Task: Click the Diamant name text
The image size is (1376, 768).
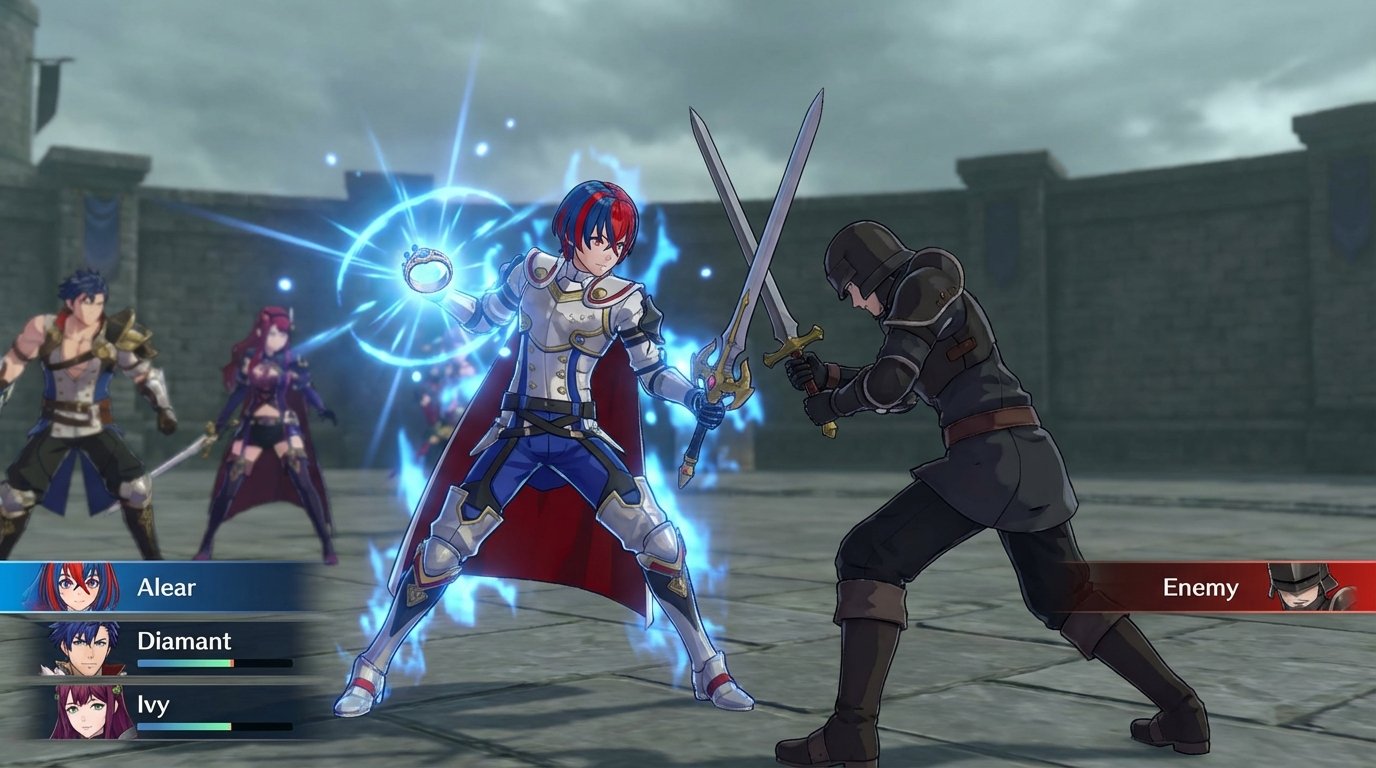Action: [x=184, y=641]
